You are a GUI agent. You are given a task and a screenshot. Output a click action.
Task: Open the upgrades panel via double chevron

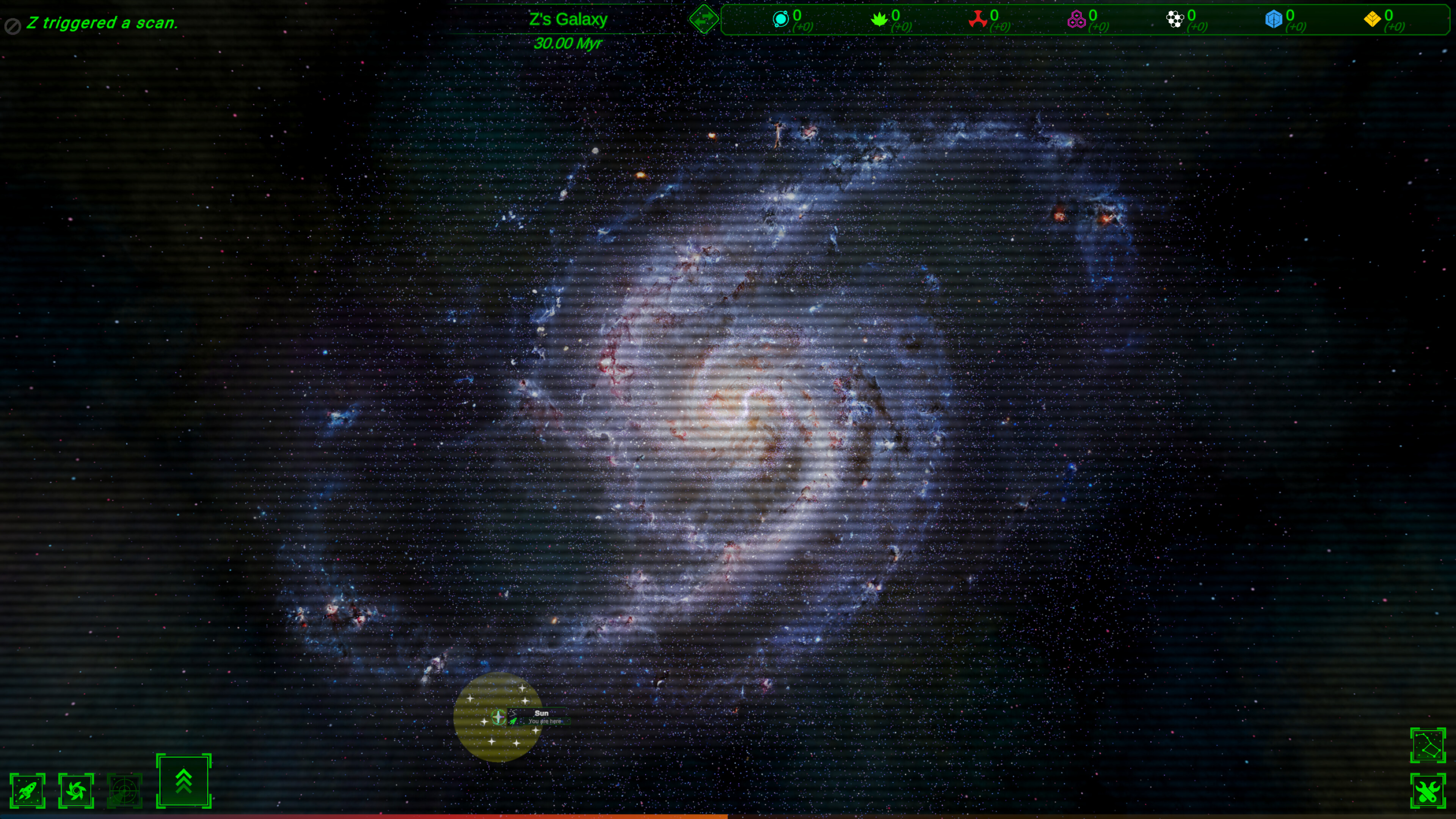click(x=183, y=782)
